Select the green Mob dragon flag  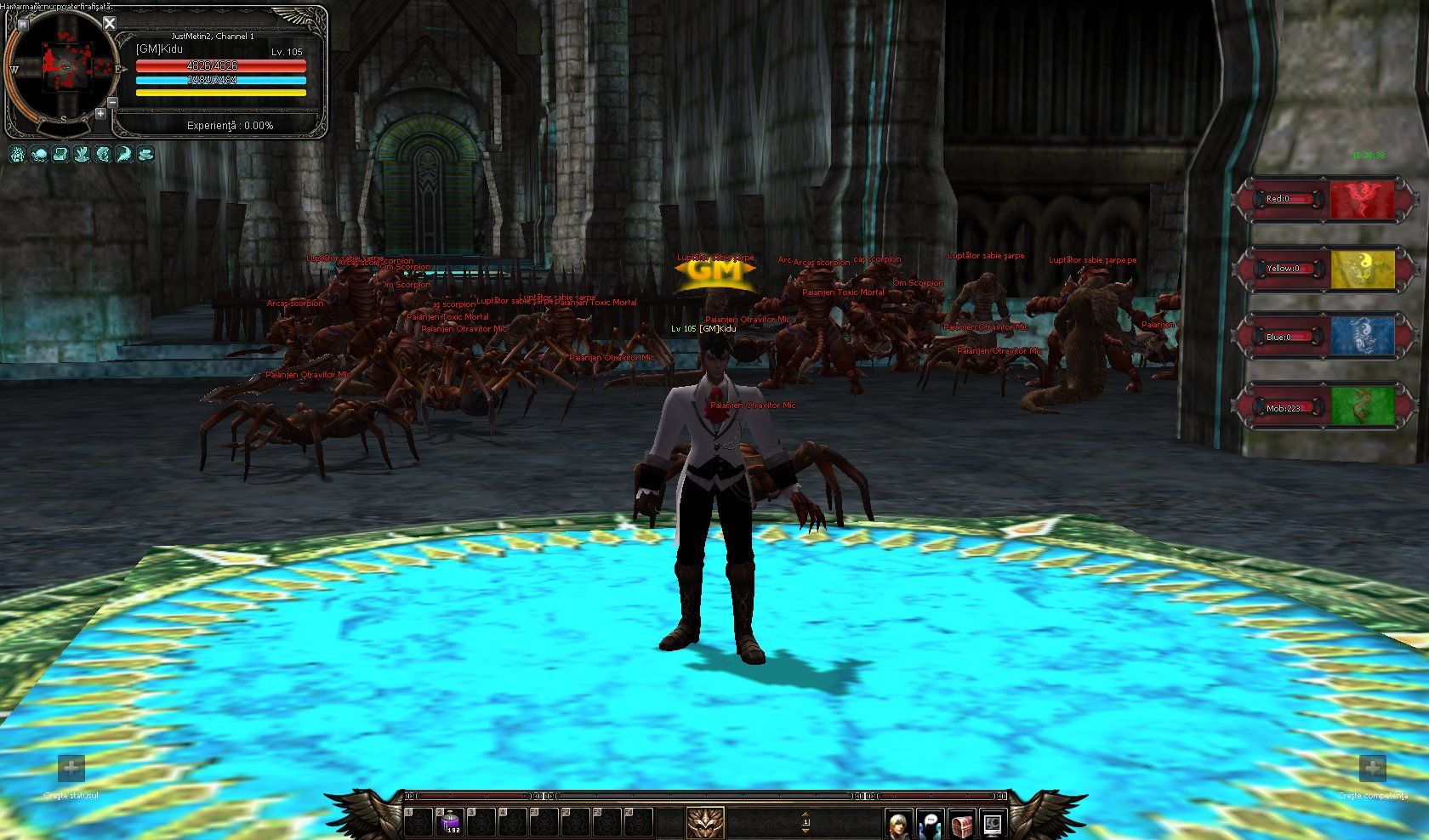[x=1362, y=406]
